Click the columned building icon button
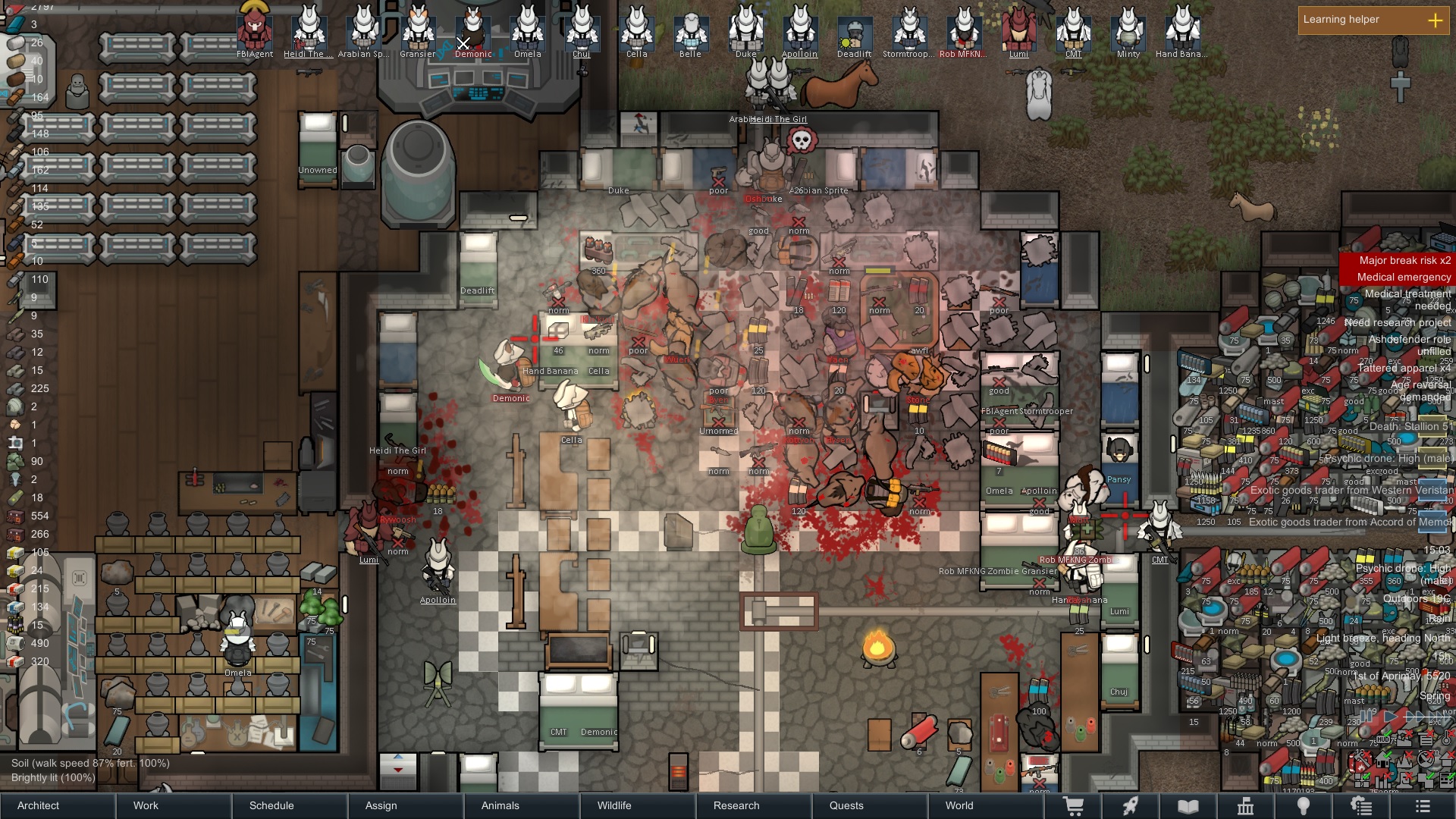This screenshot has width=1456, height=819. click(1245, 806)
